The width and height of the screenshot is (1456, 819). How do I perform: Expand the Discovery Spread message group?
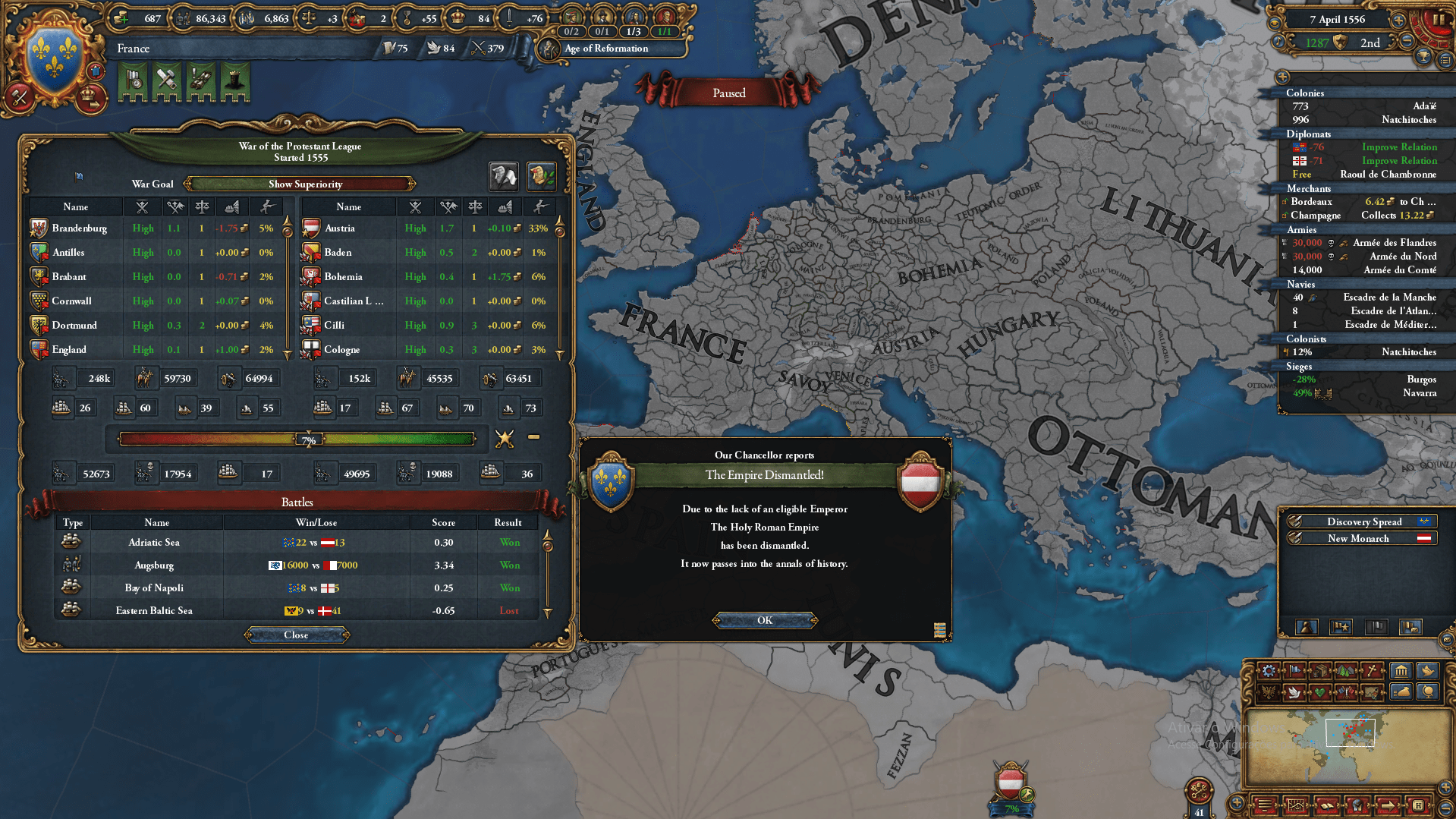[1362, 521]
